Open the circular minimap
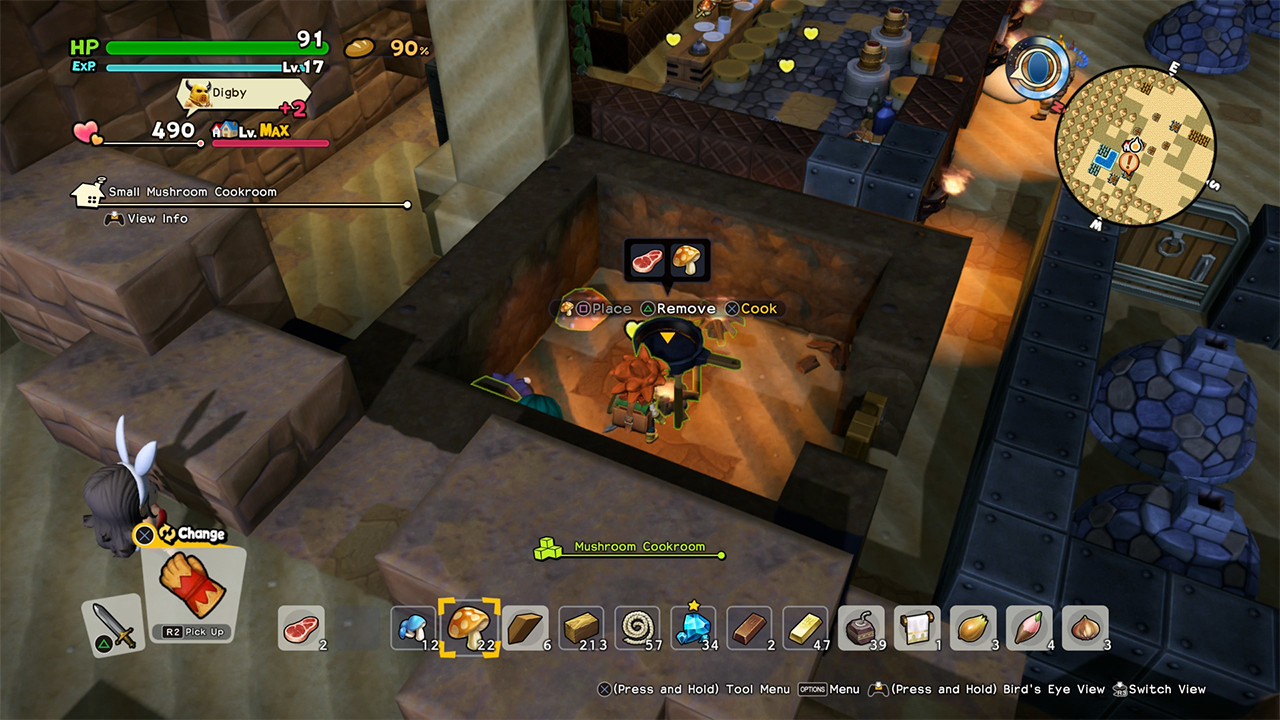The height and width of the screenshot is (720, 1280). coord(1135,142)
